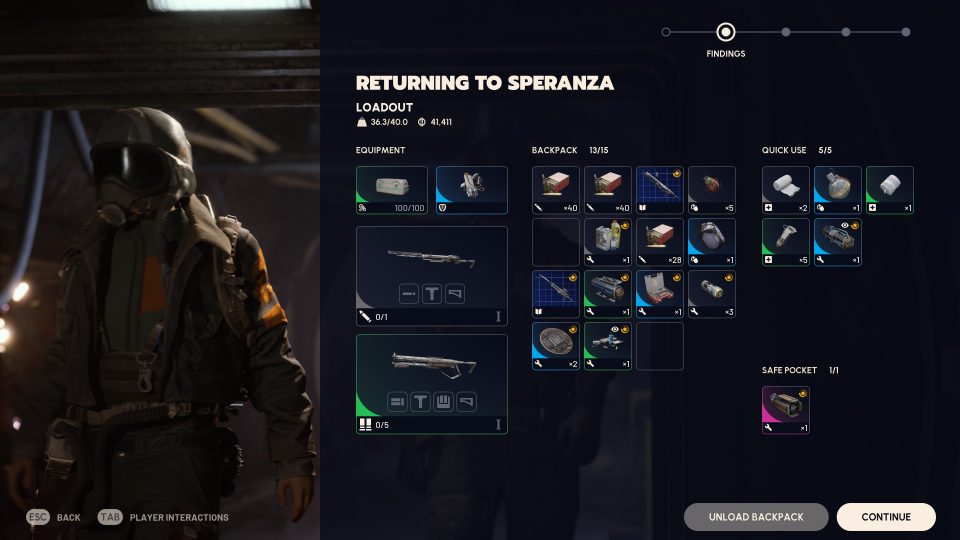The image size is (960, 540).
Task: Select the blue-rarity round gadget in quick use
Action: 837,190
